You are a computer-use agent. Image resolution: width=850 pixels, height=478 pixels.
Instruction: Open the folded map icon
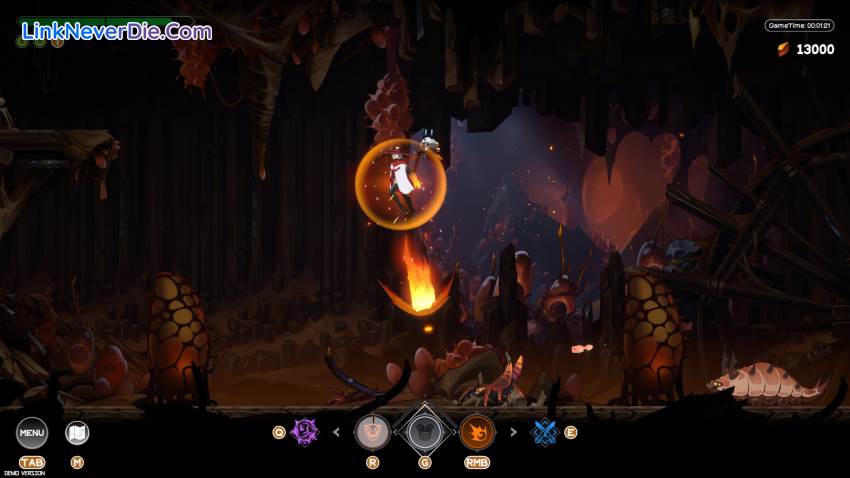(x=77, y=433)
